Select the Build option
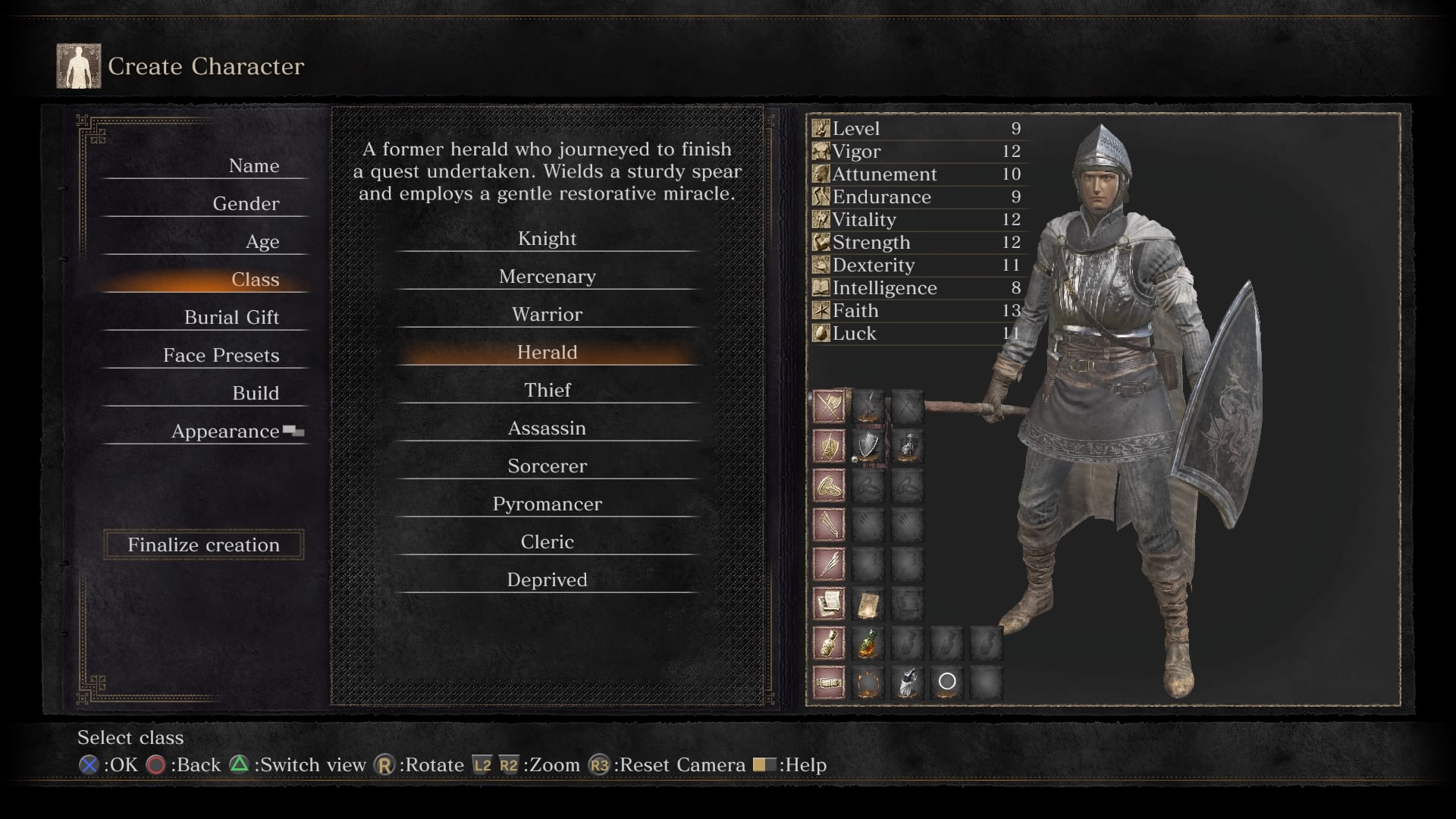Viewport: 1456px width, 819px height. (x=256, y=394)
